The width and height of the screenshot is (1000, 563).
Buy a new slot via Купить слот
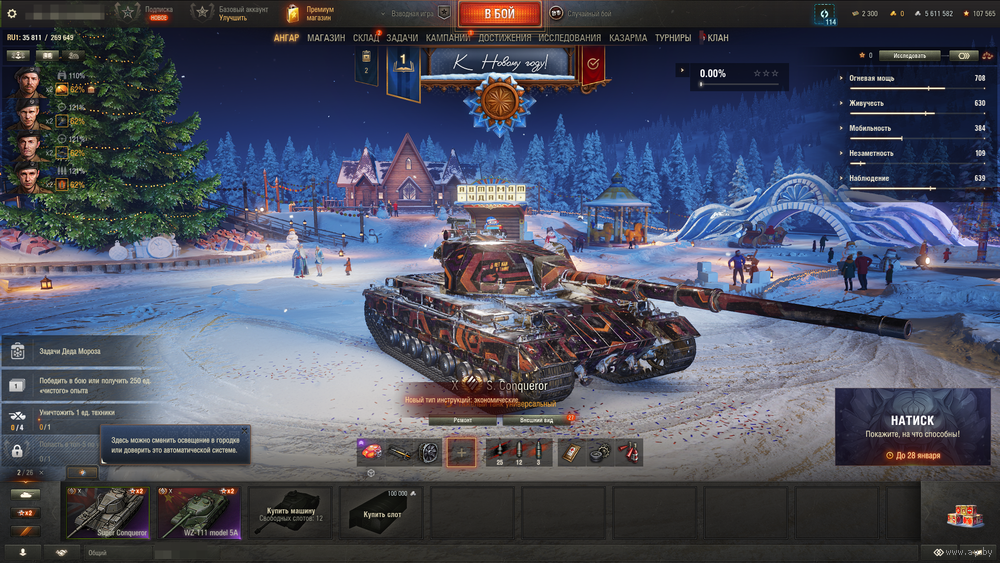380,513
